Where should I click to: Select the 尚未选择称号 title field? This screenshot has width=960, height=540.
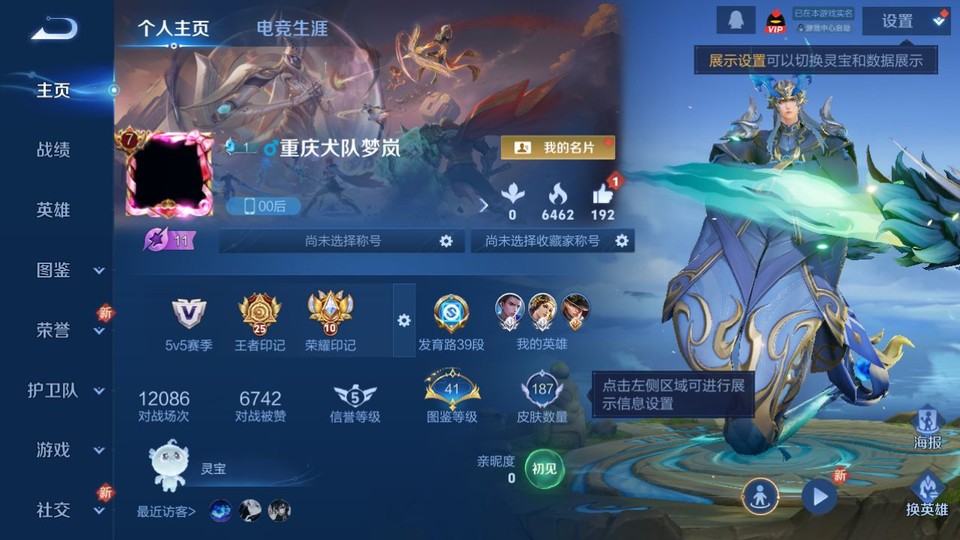click(342, 241)
